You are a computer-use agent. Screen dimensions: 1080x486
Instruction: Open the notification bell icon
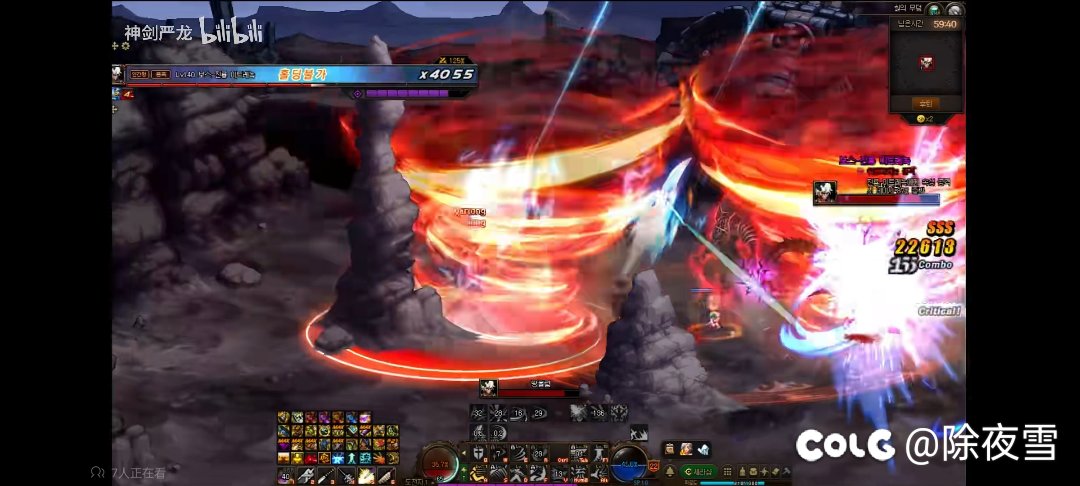tap(669, 471)
